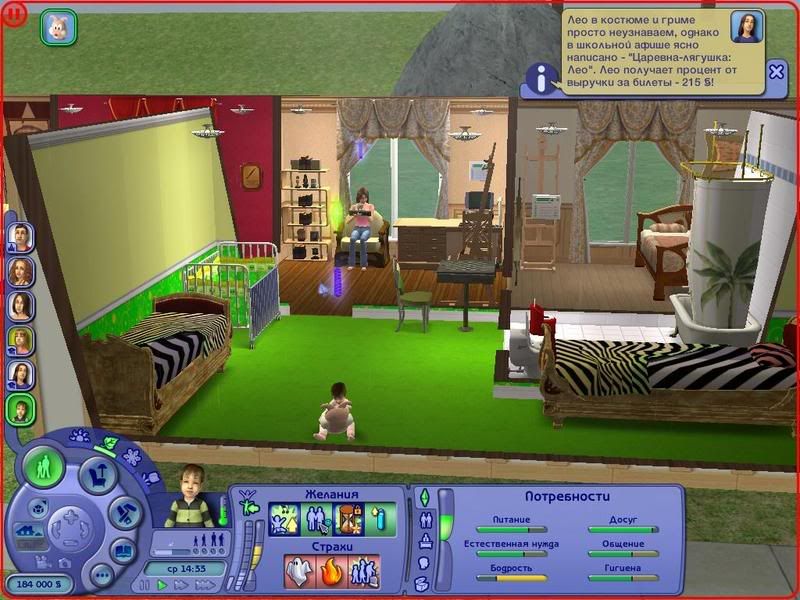Click the locked hourglass want under Желания
Viewport: 800px width, 600px height.
[x=350, y=519]
